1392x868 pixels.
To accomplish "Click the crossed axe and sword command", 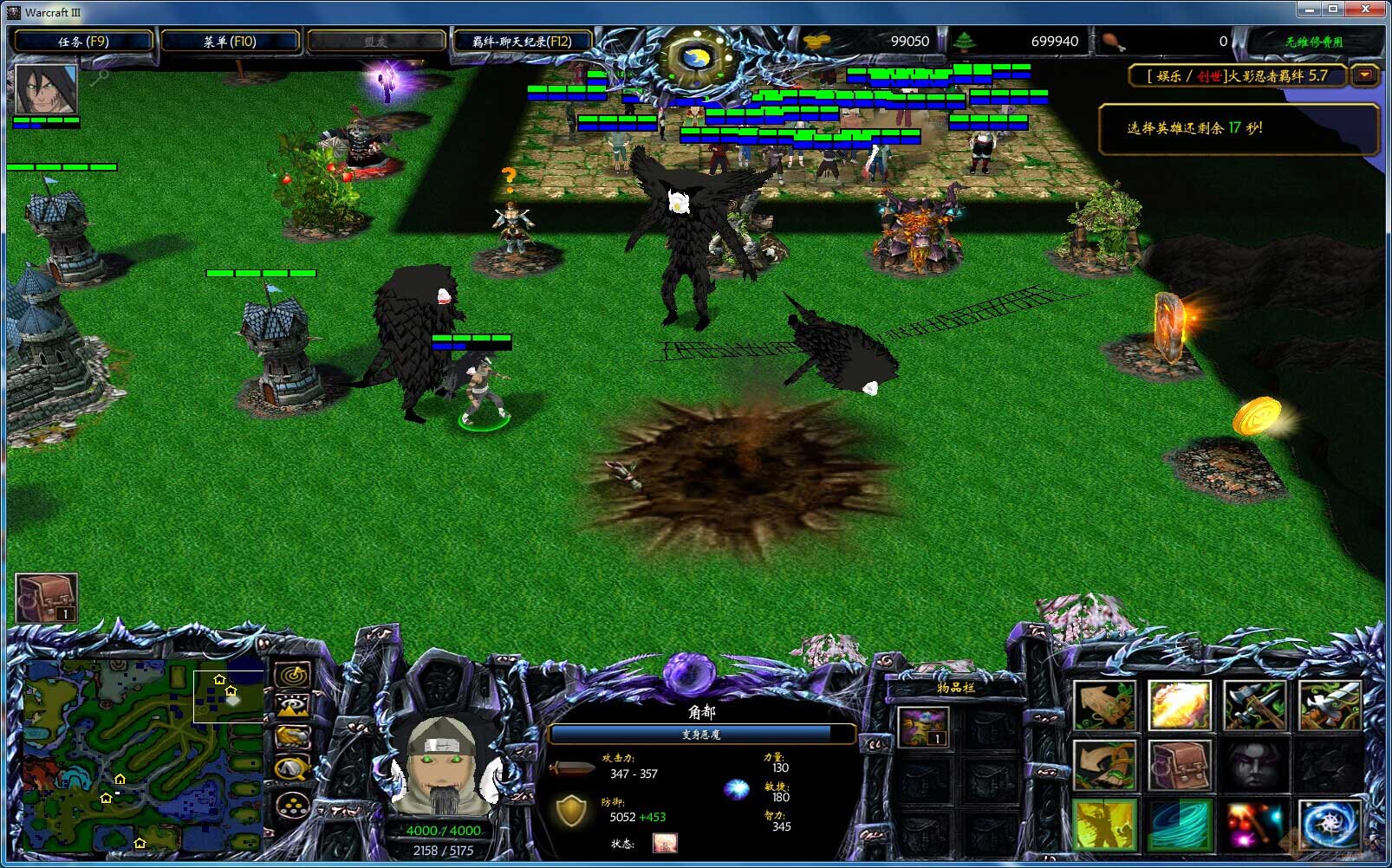I will click(1254, 706).
